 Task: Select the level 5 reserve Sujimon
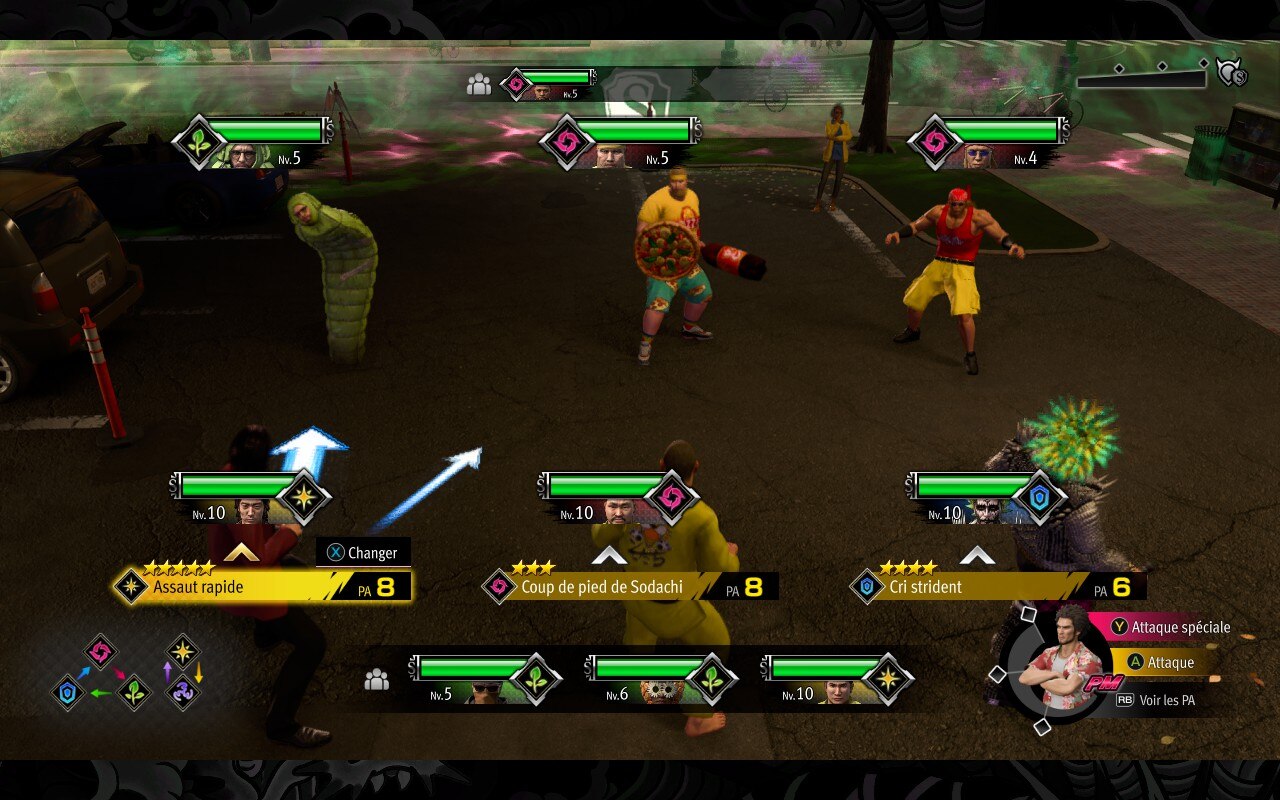coord(484,679)
